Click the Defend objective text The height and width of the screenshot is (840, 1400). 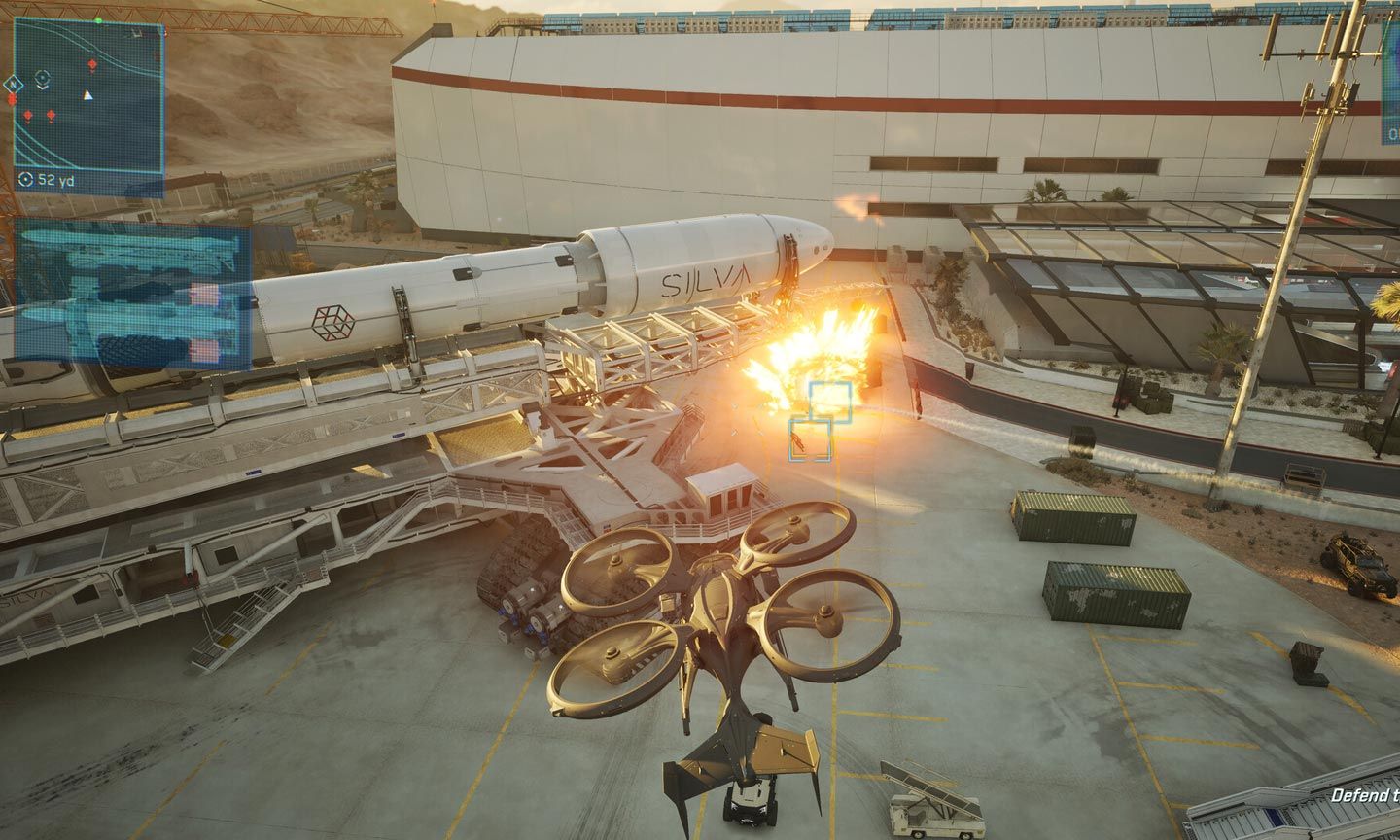pos(1364,795)
